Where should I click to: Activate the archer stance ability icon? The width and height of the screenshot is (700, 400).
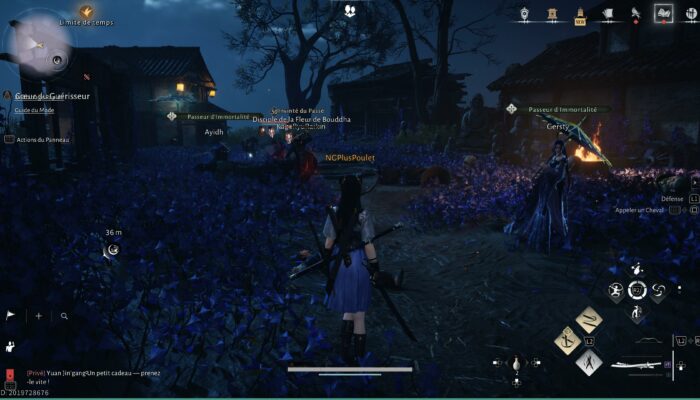point(616,291)
